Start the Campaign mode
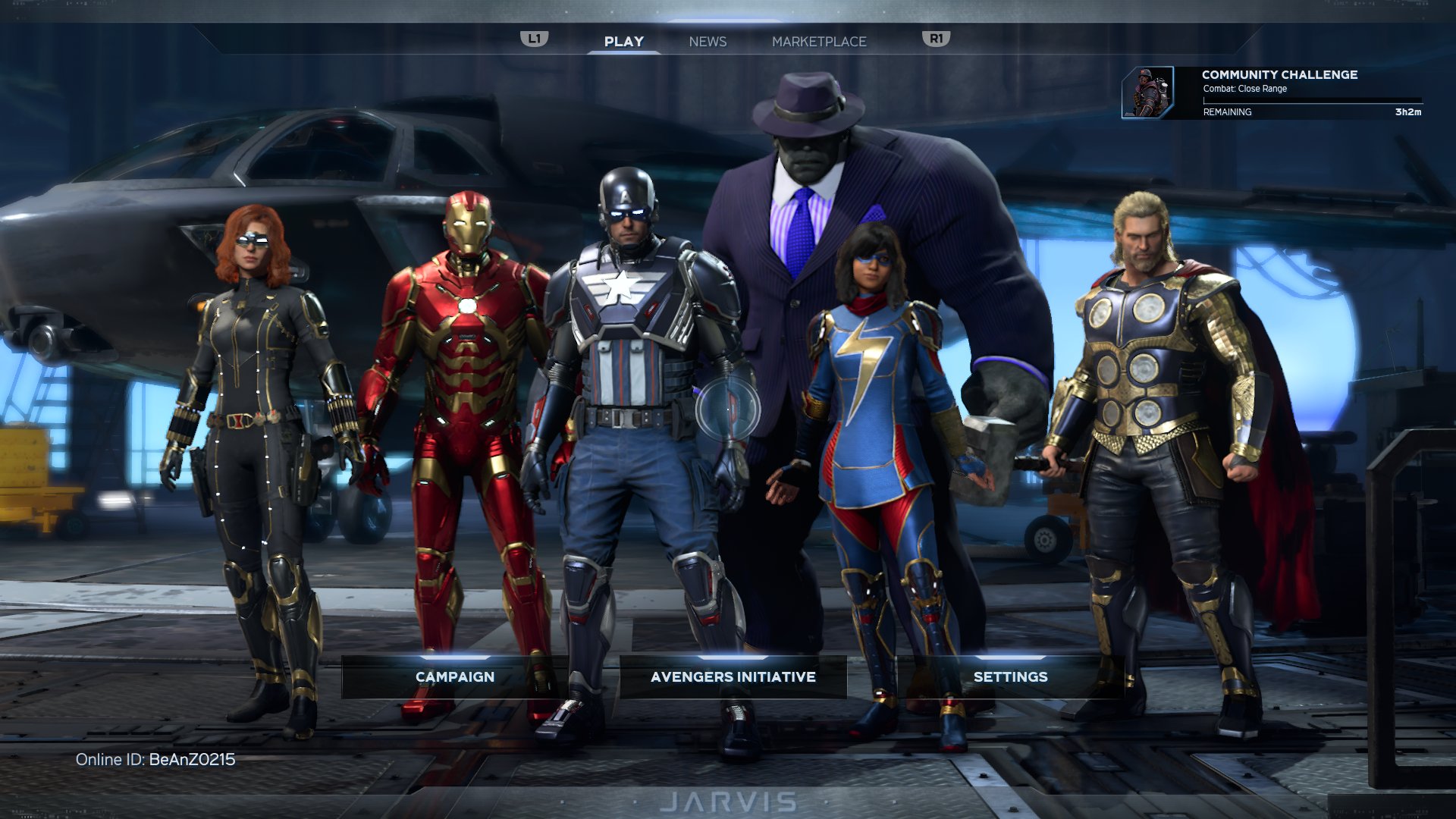Image resolution: width=1456 pixels, height=819 pixels. click(455, 676)
